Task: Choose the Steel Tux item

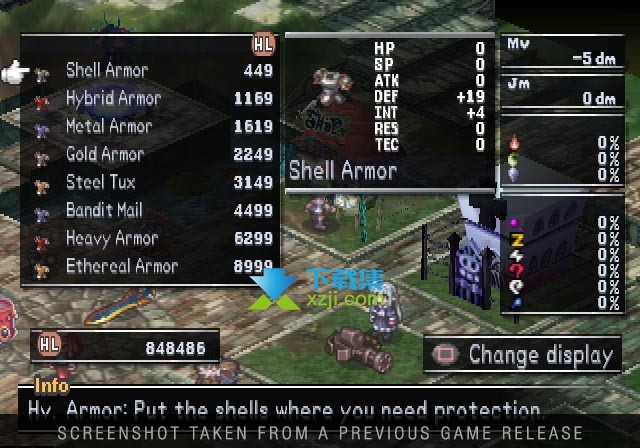Action: click(x=101, y=182)
